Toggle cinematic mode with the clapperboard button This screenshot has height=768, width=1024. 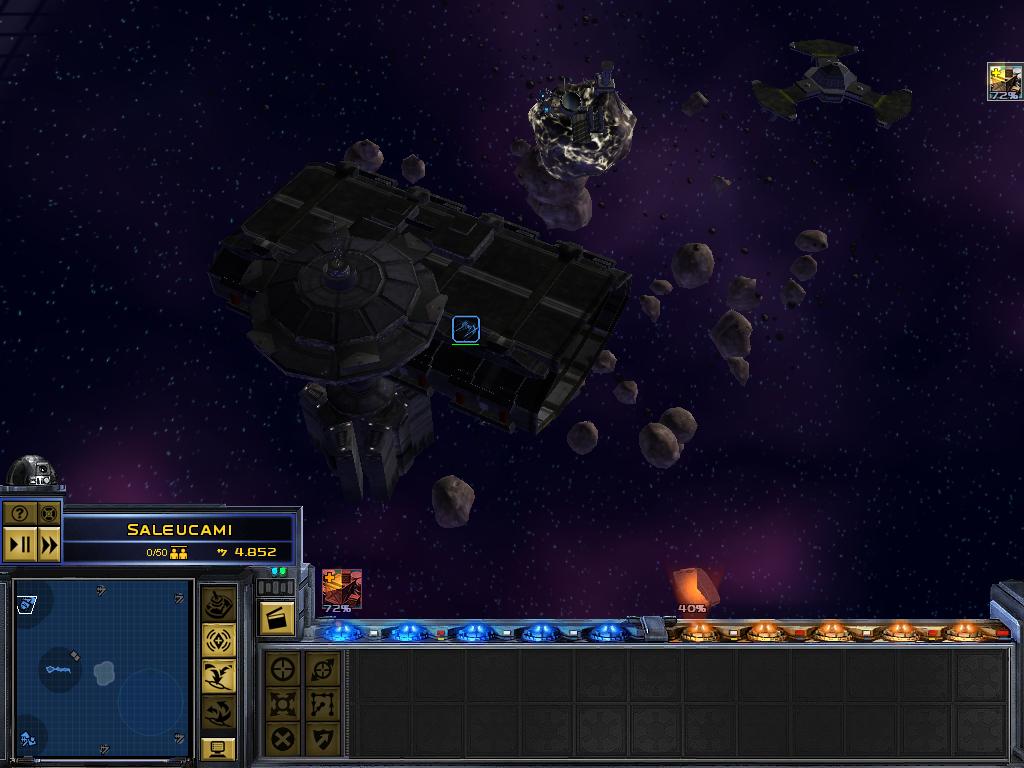pos(276,619)
